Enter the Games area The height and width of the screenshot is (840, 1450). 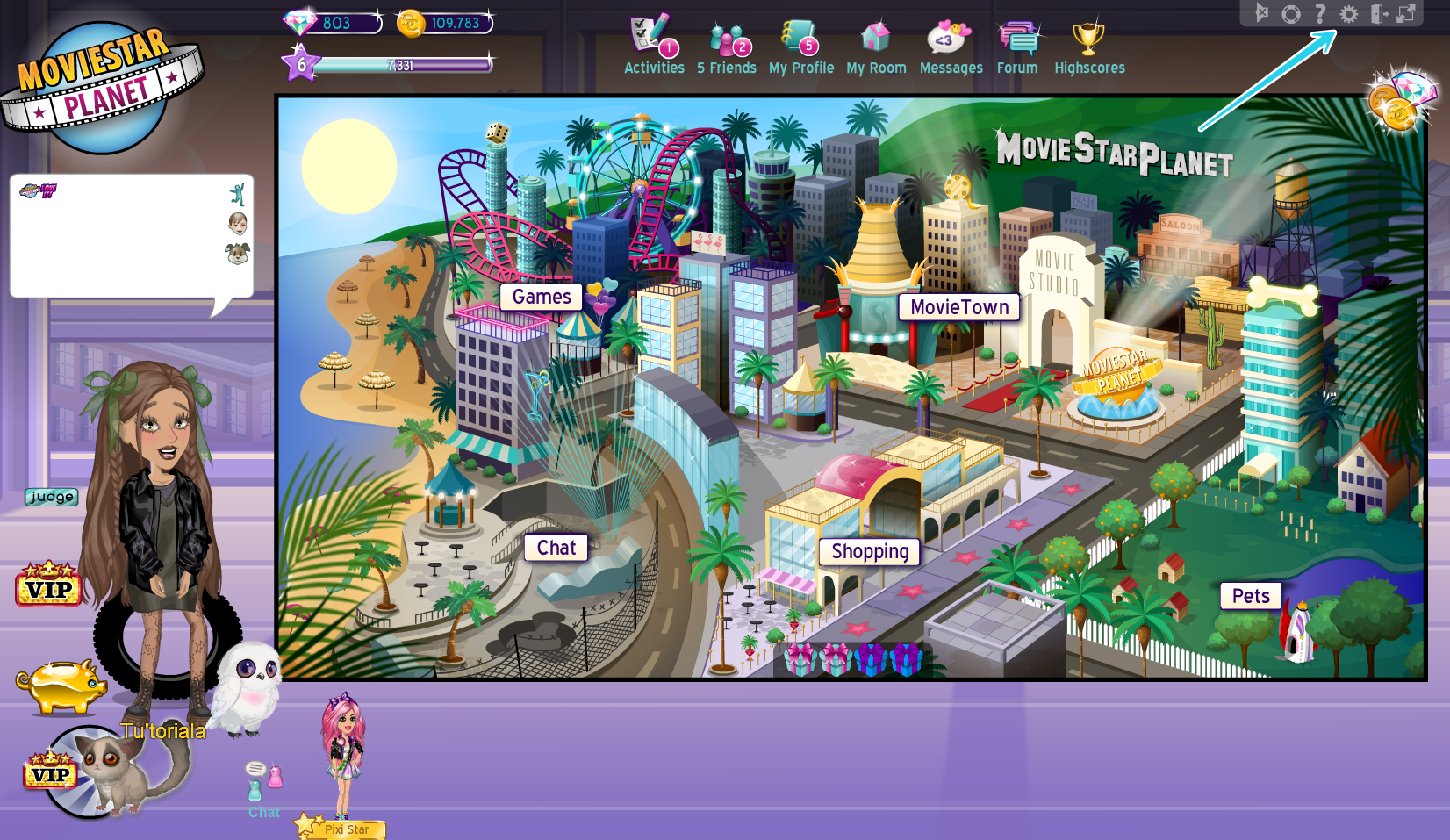[541, 297]
